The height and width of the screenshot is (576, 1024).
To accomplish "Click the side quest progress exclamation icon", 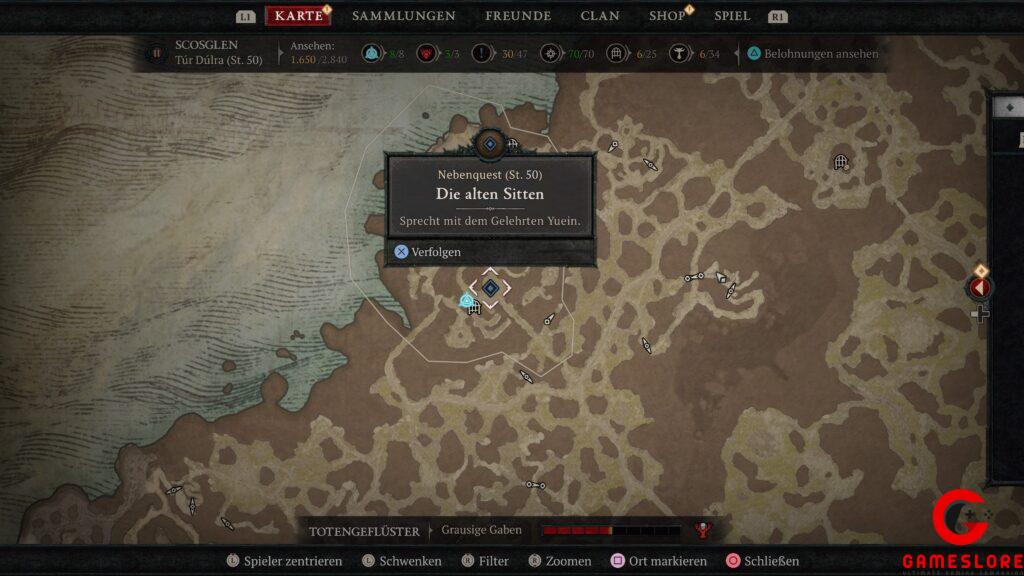I will [x=485, y=54].
